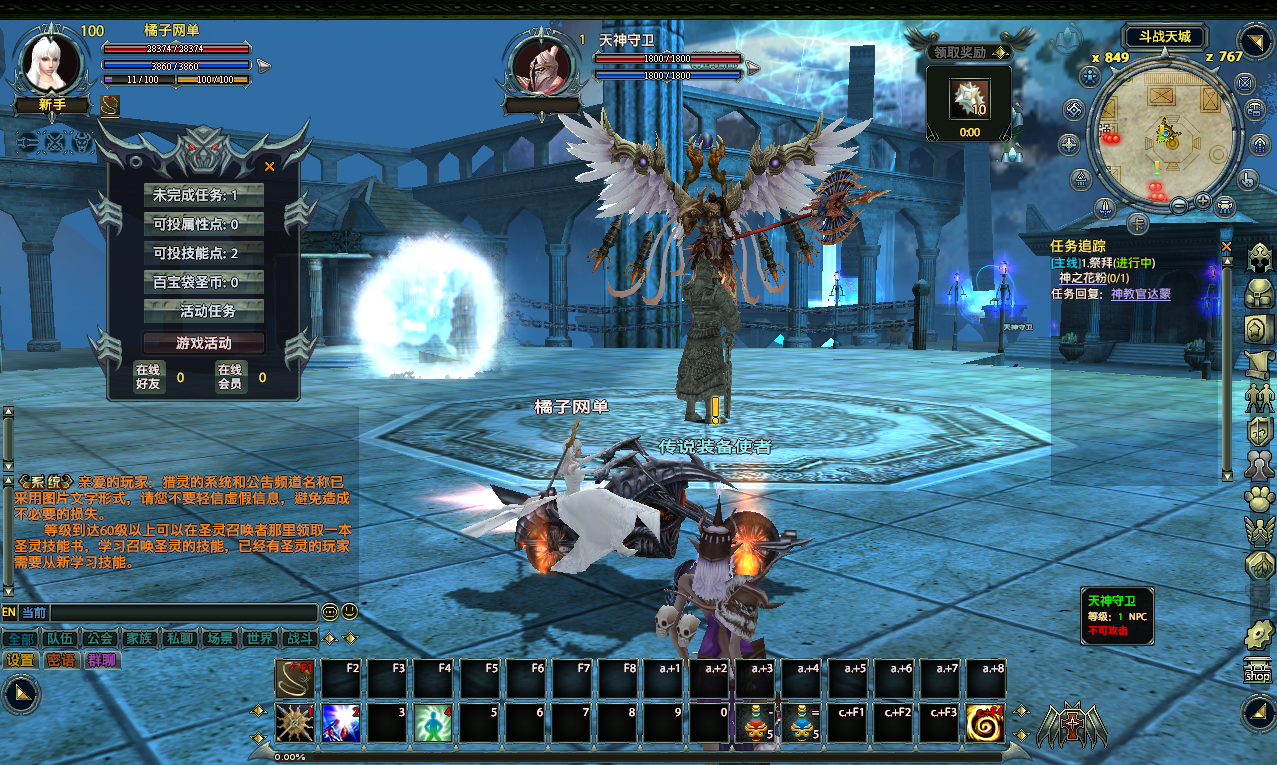Follow the 神教官达蒙 quest link
The height and width of the screenshot is (765, 1277).
click(1140, 294)
